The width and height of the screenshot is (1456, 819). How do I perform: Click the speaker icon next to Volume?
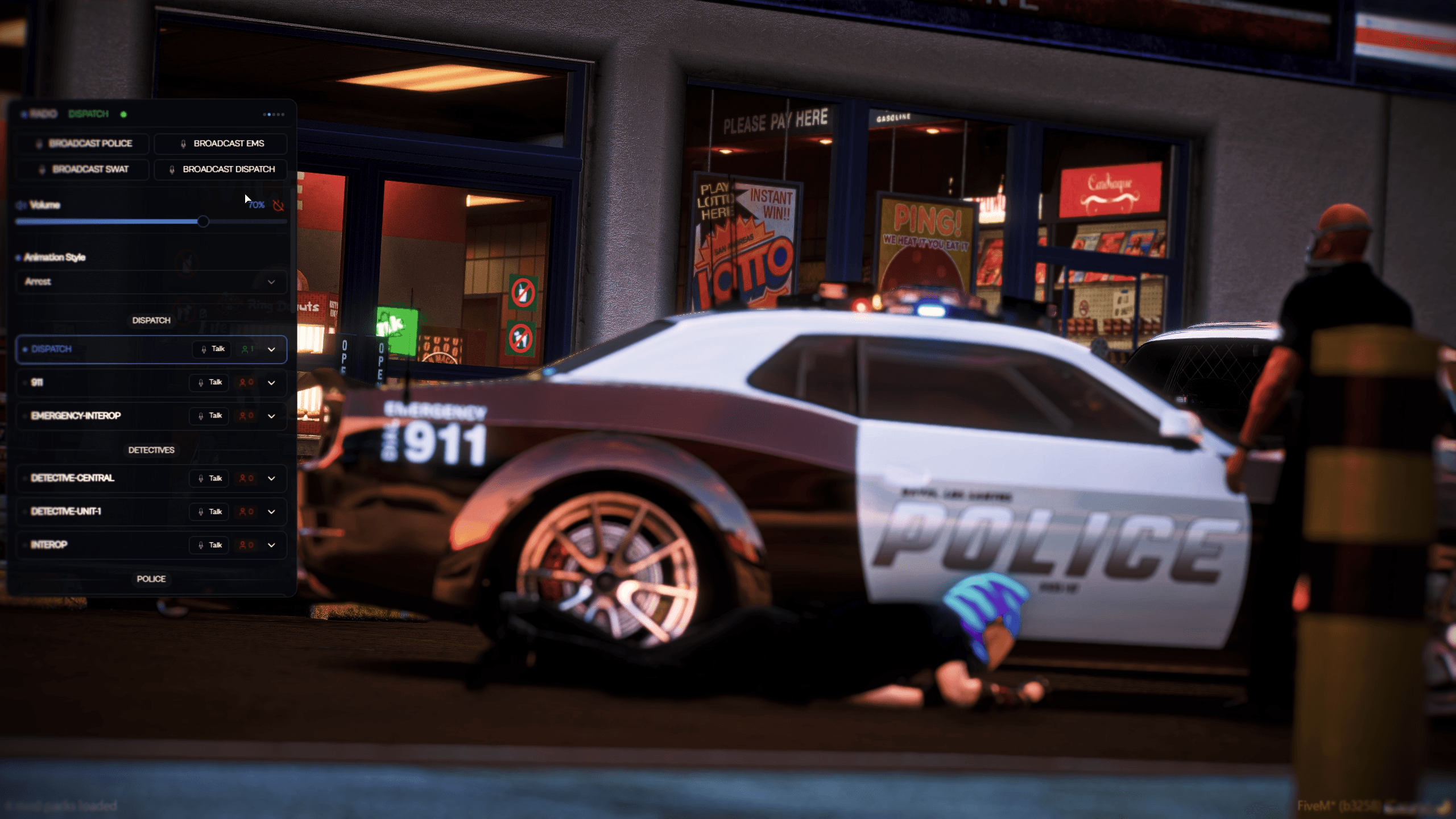(20, 205)
